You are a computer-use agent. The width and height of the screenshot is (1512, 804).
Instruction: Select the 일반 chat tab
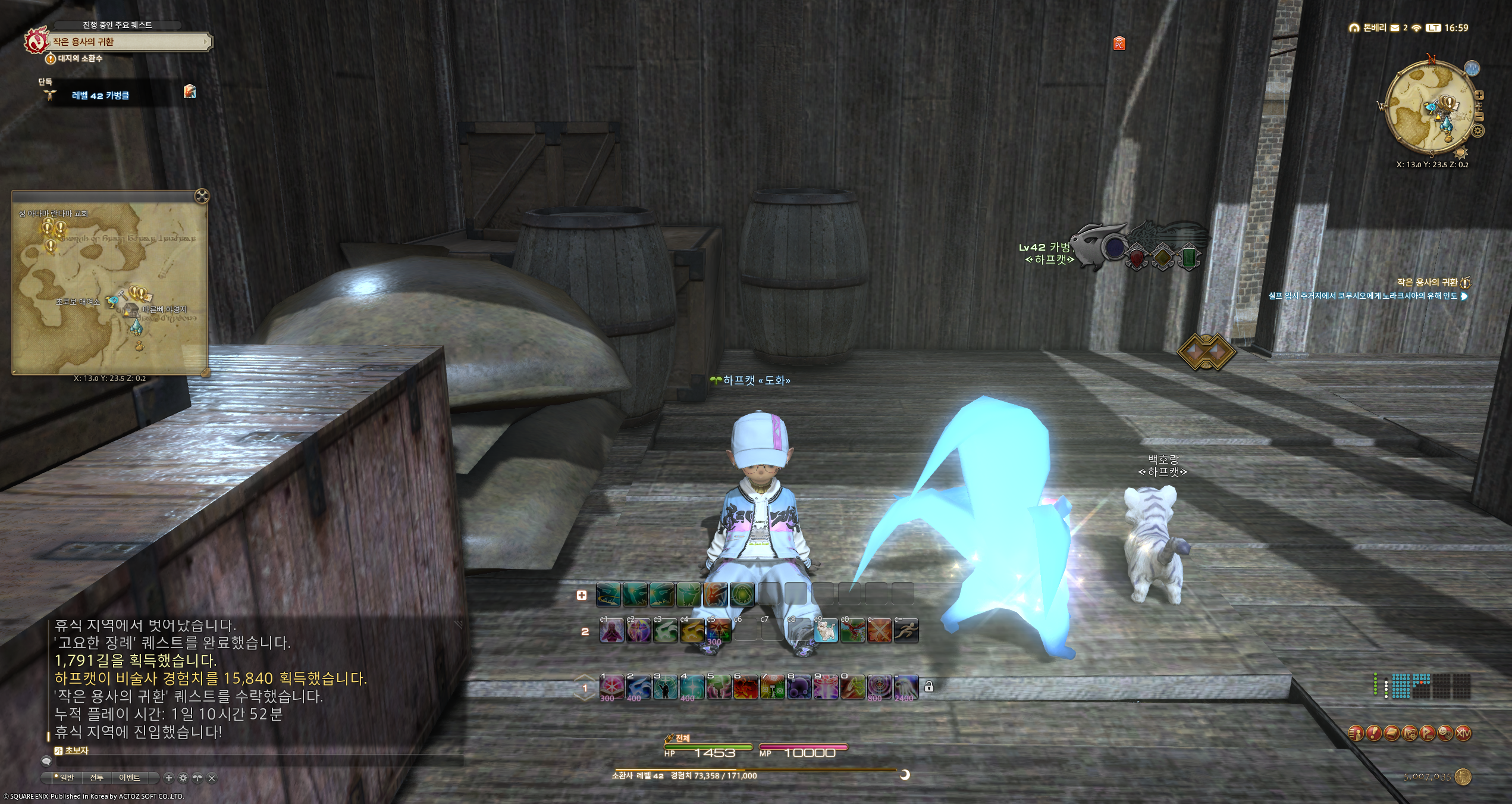coord(65,778)
